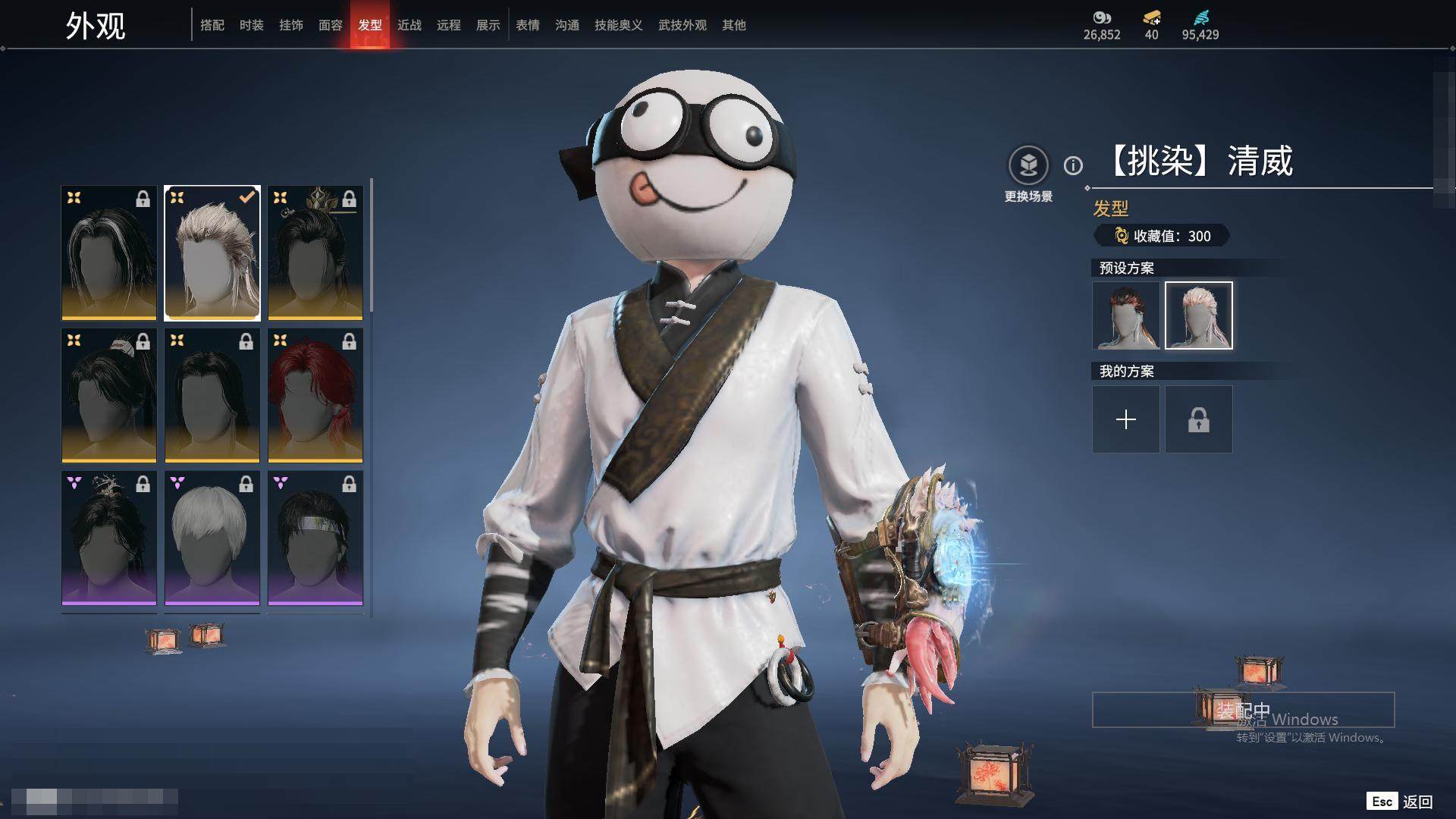This screenshot has height=819, width=1456.
Task: Open the 时装 outfit tab
Action: coord(251,25)
